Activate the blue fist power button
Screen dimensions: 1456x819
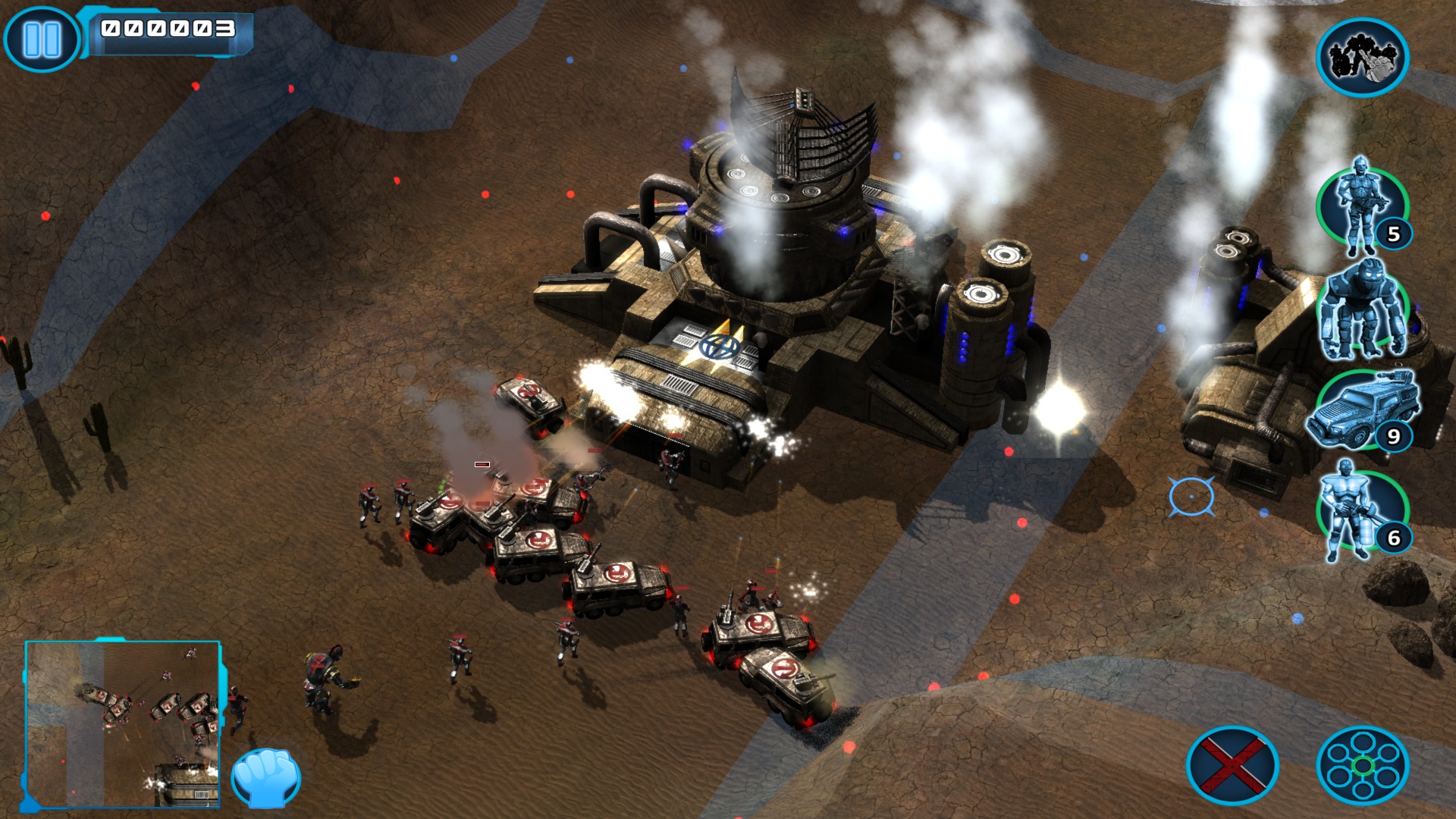coord(265,777)
